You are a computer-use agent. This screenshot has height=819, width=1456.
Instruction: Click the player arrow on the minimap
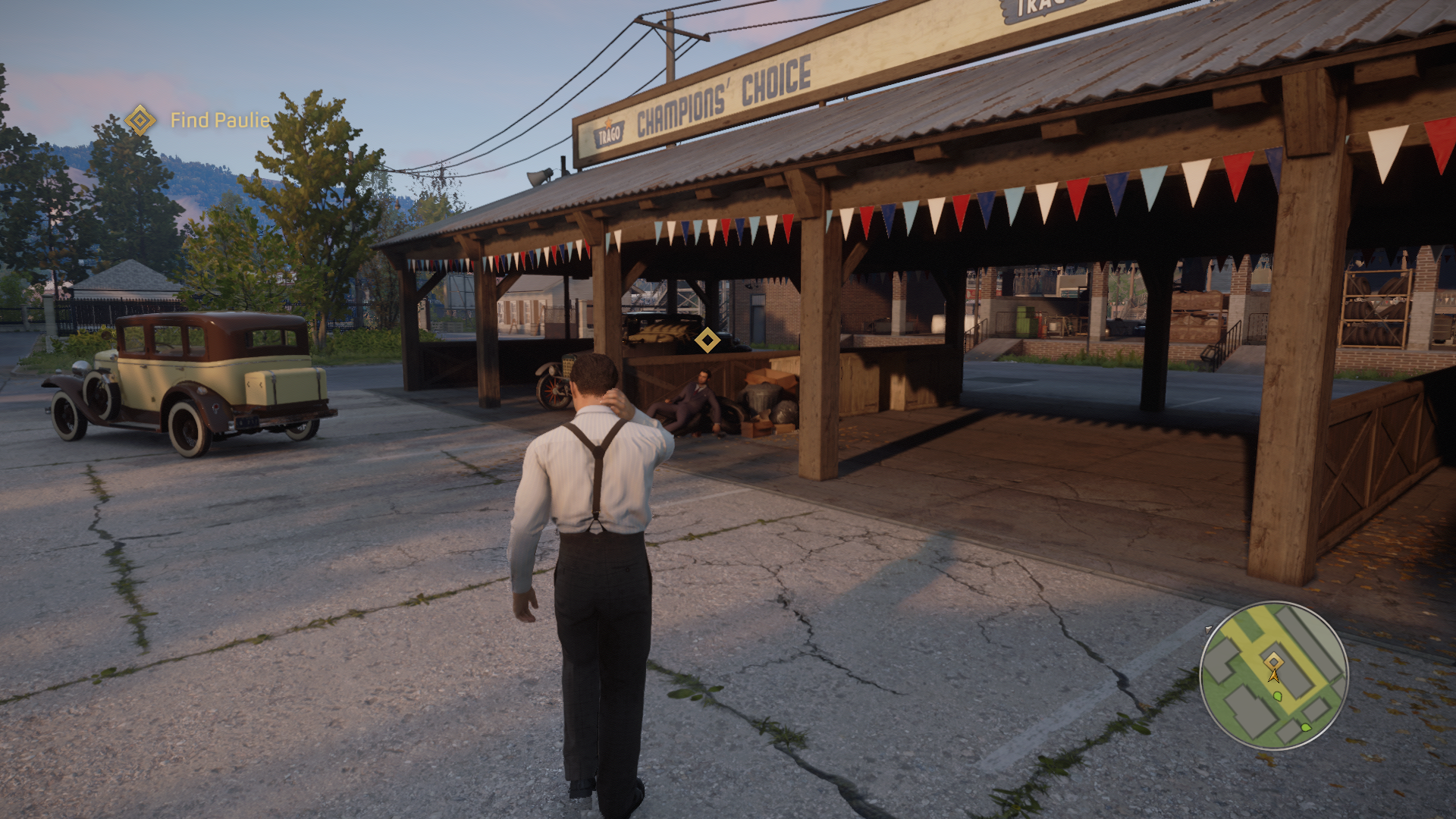click(1274, 673)
